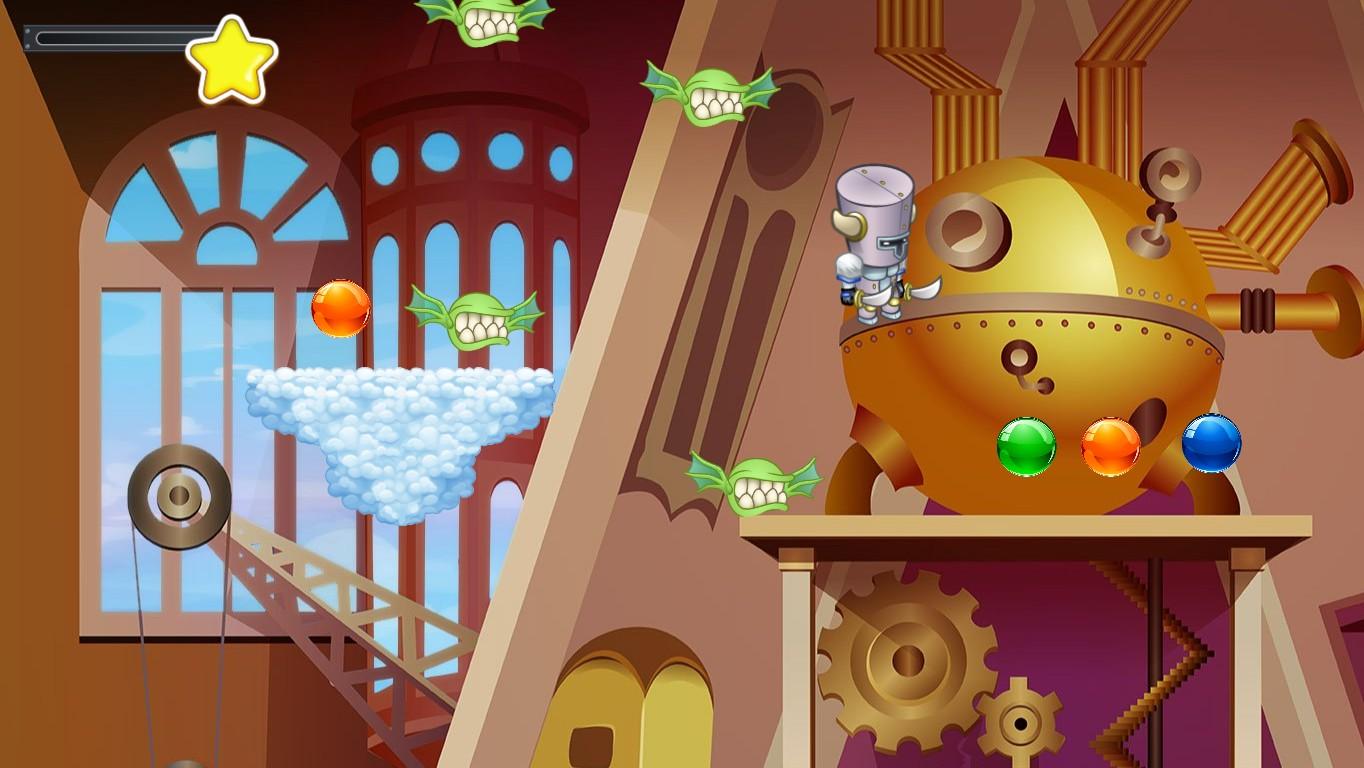The image size is (1364, 768).
Task: Select the pulley wheel on the left wall
Action: (x=180, y=493)
